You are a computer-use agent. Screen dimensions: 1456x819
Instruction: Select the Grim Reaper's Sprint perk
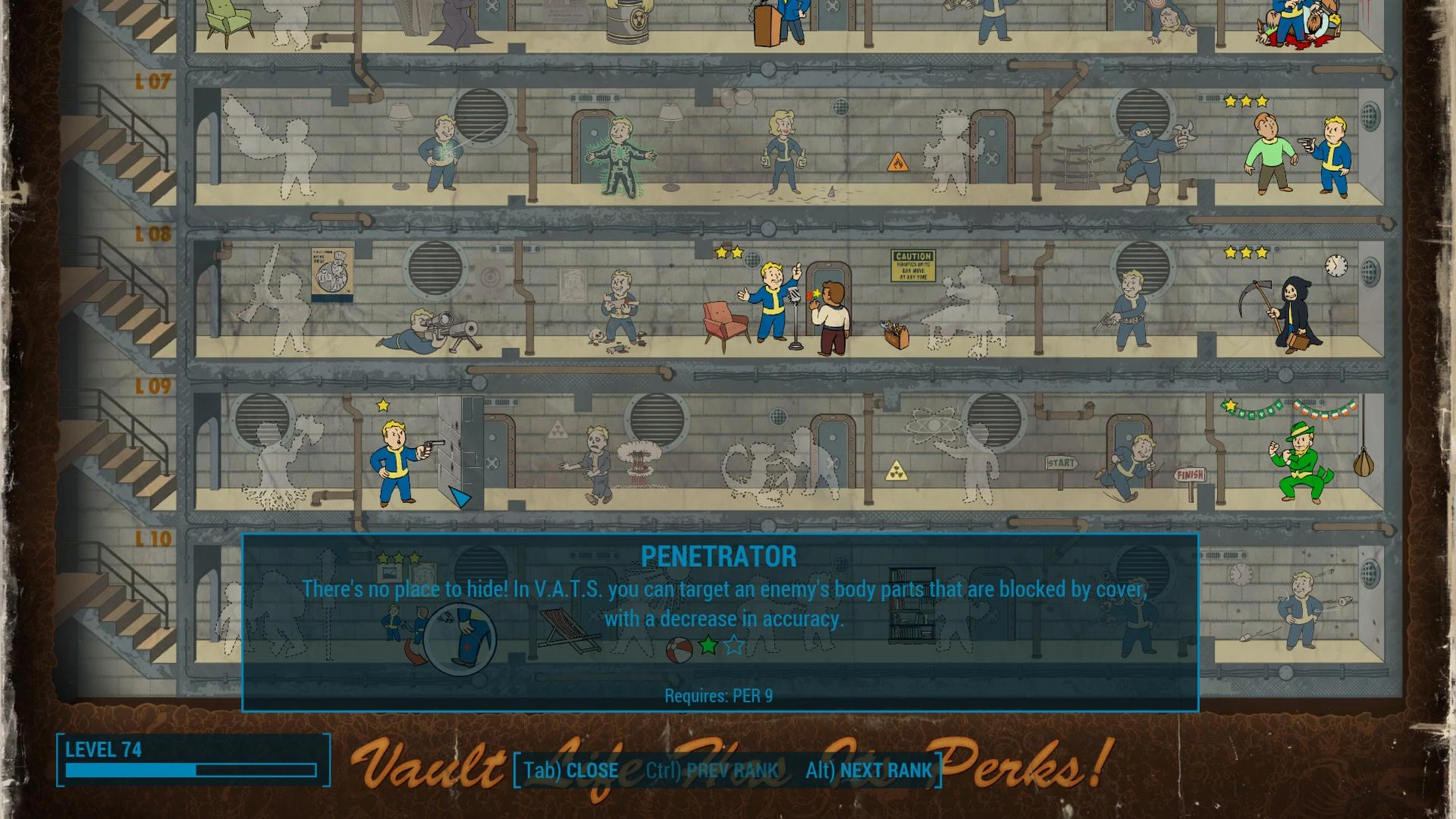coord(1289,311)
